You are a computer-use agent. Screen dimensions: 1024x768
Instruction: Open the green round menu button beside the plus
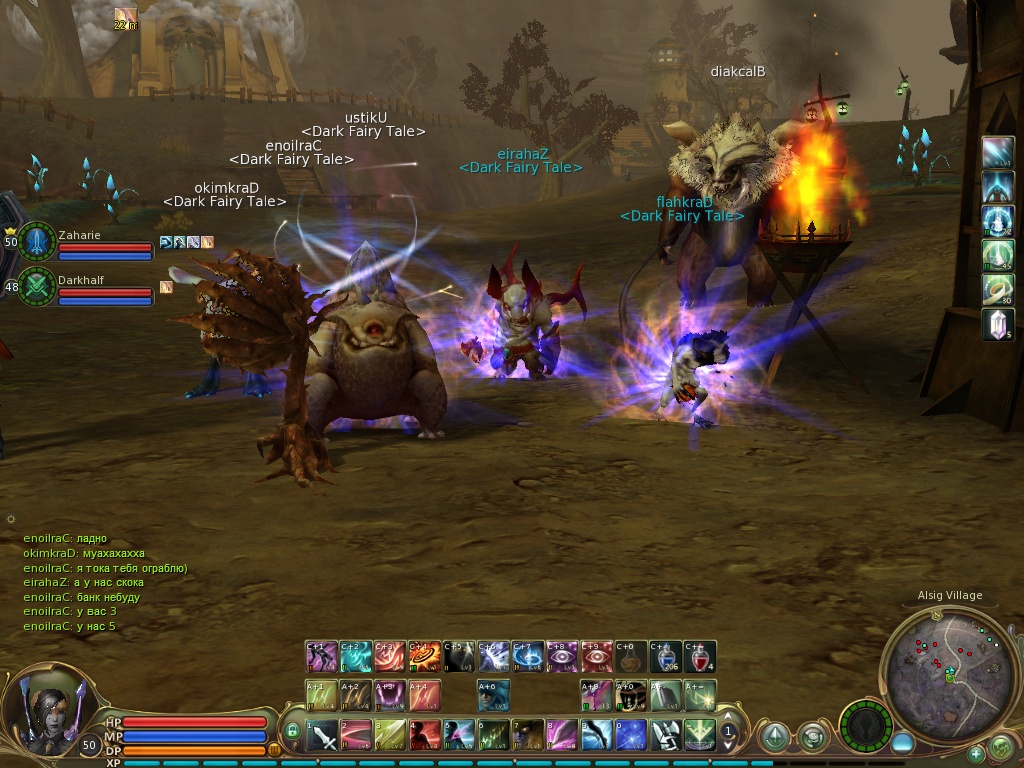[x=1000, y=746]
